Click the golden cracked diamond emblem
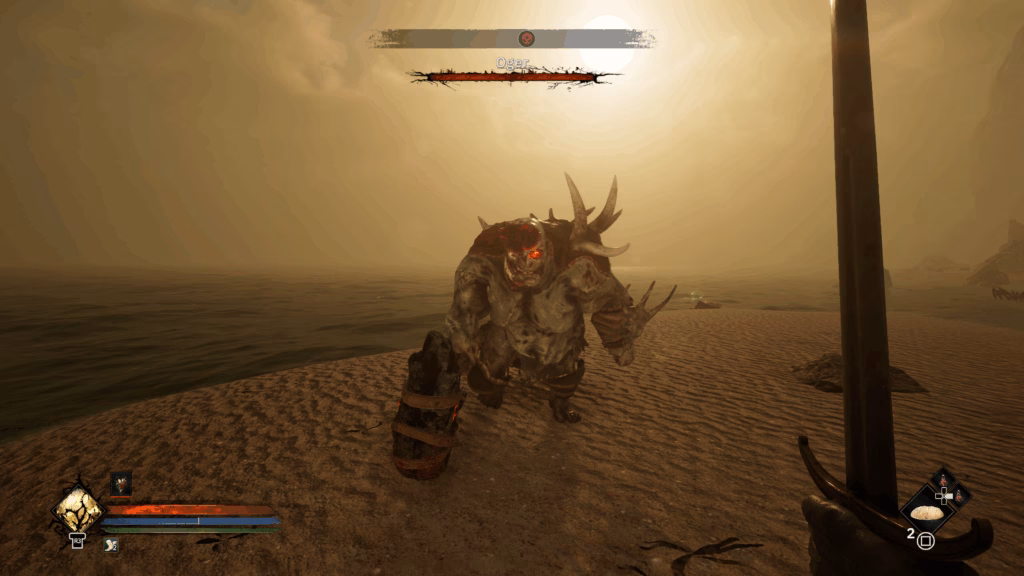This screenshot has height=576, width=1024. point(77,510)
